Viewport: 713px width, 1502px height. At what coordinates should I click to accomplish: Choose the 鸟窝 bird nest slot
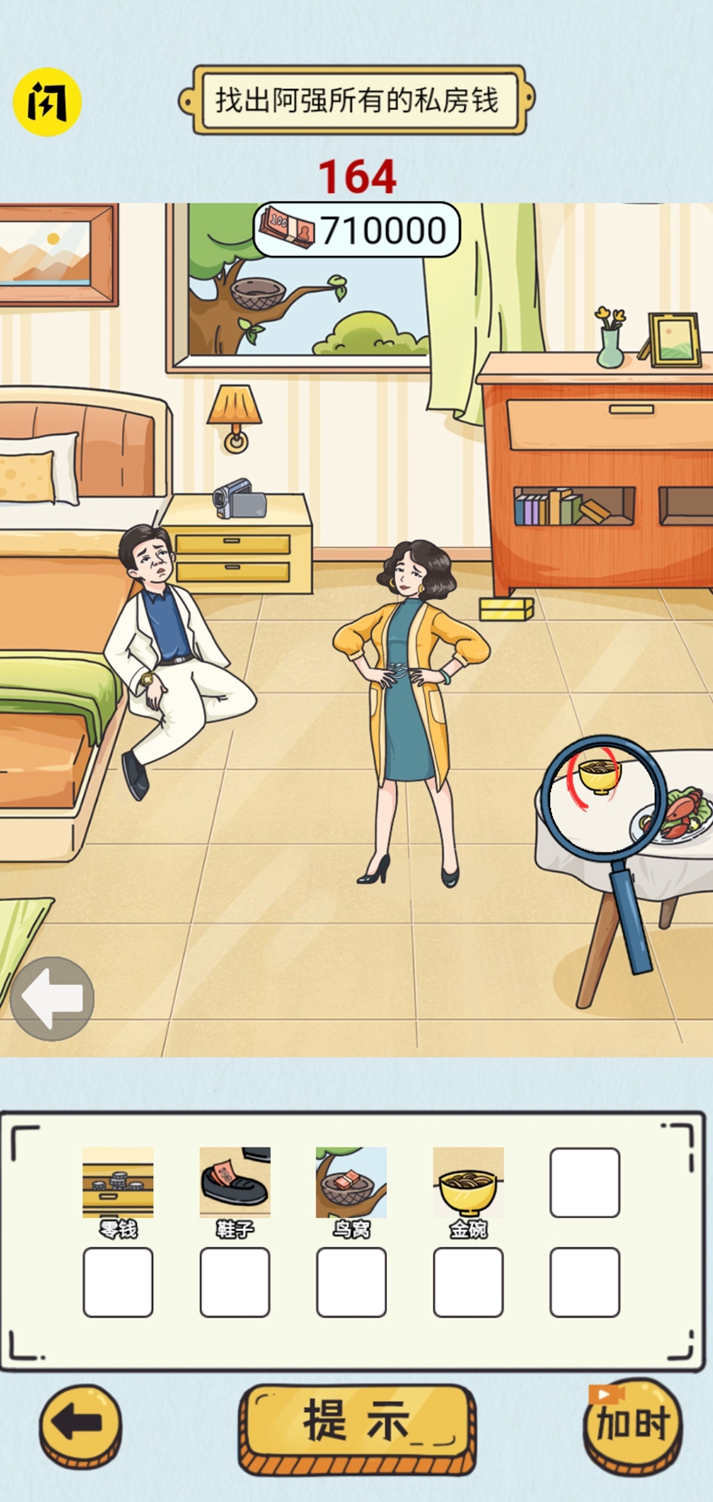[351, 1183]
